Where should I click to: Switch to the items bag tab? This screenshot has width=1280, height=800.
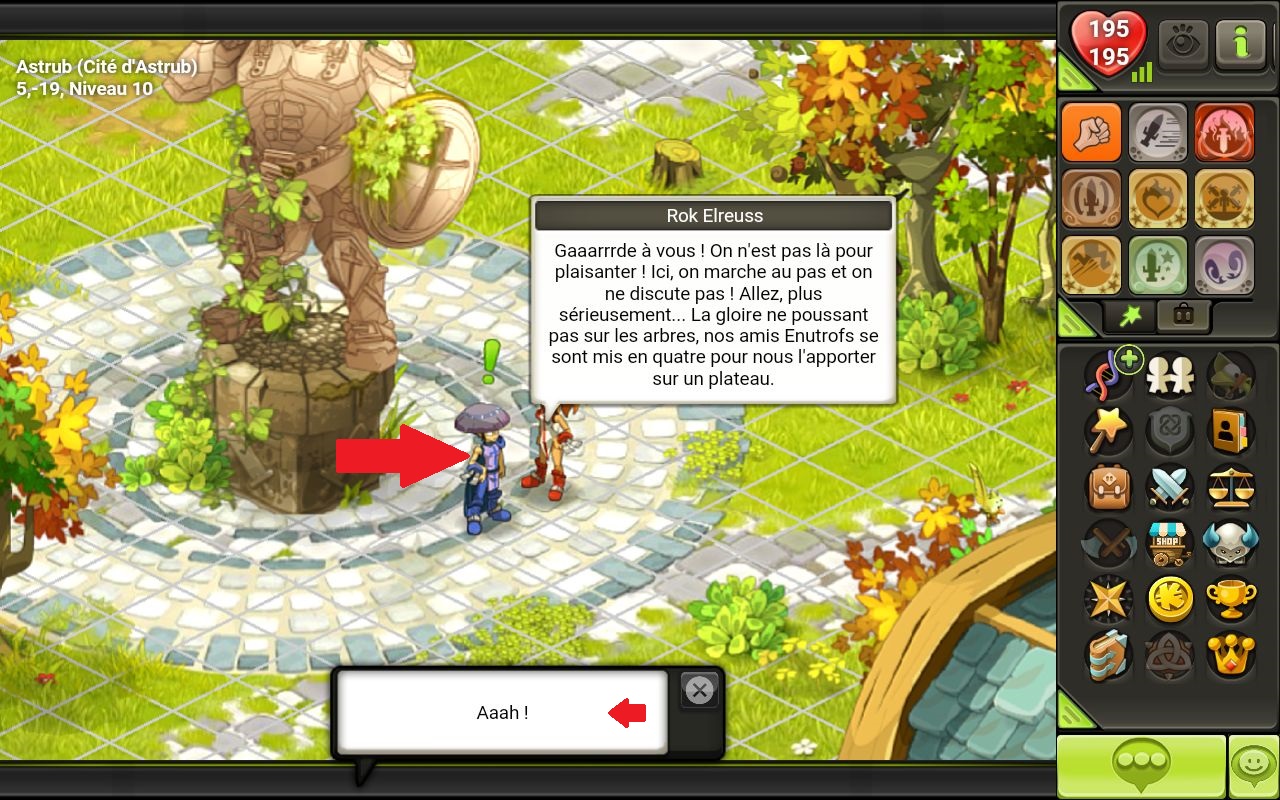[x=1183, y=316]
